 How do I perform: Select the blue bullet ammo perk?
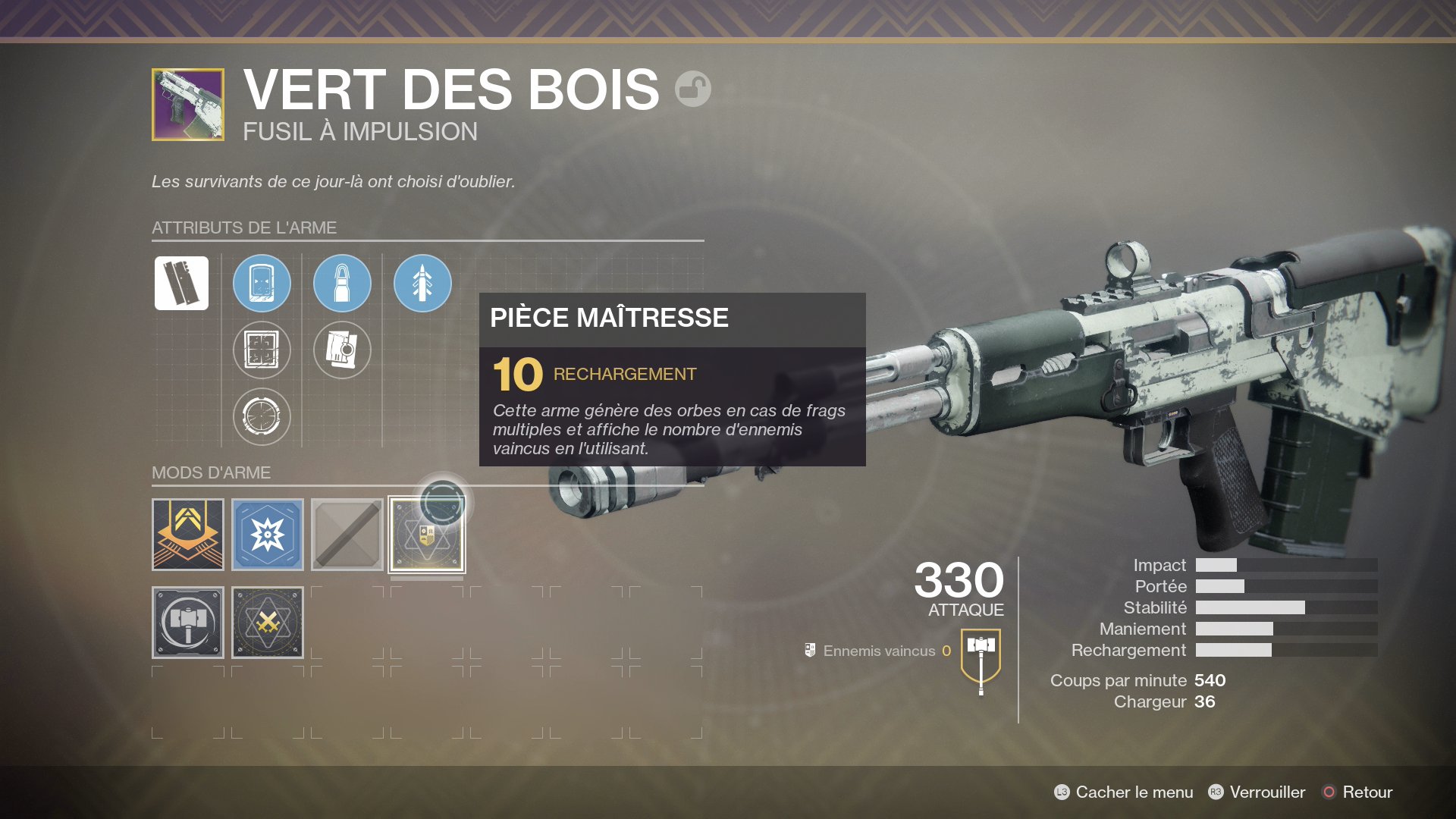pos(342,283)
